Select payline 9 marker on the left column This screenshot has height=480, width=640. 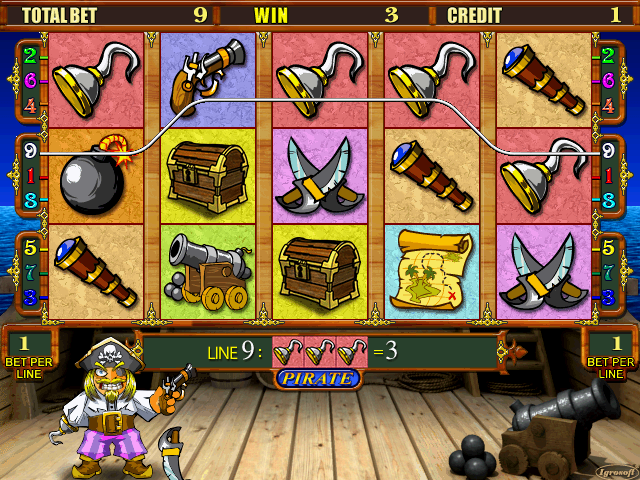coord(31,153)
